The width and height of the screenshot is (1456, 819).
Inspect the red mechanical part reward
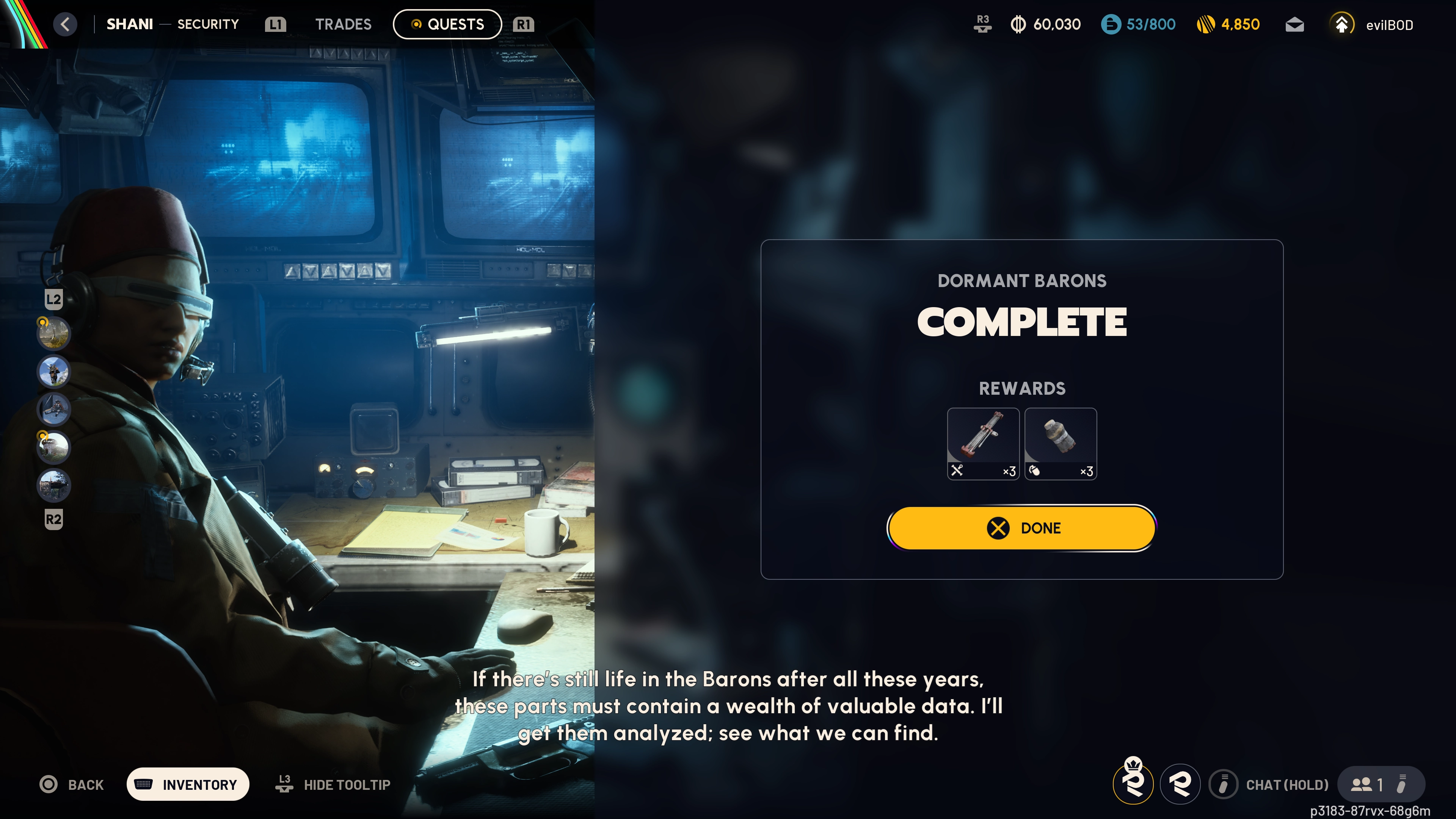(x=983, y=444)
